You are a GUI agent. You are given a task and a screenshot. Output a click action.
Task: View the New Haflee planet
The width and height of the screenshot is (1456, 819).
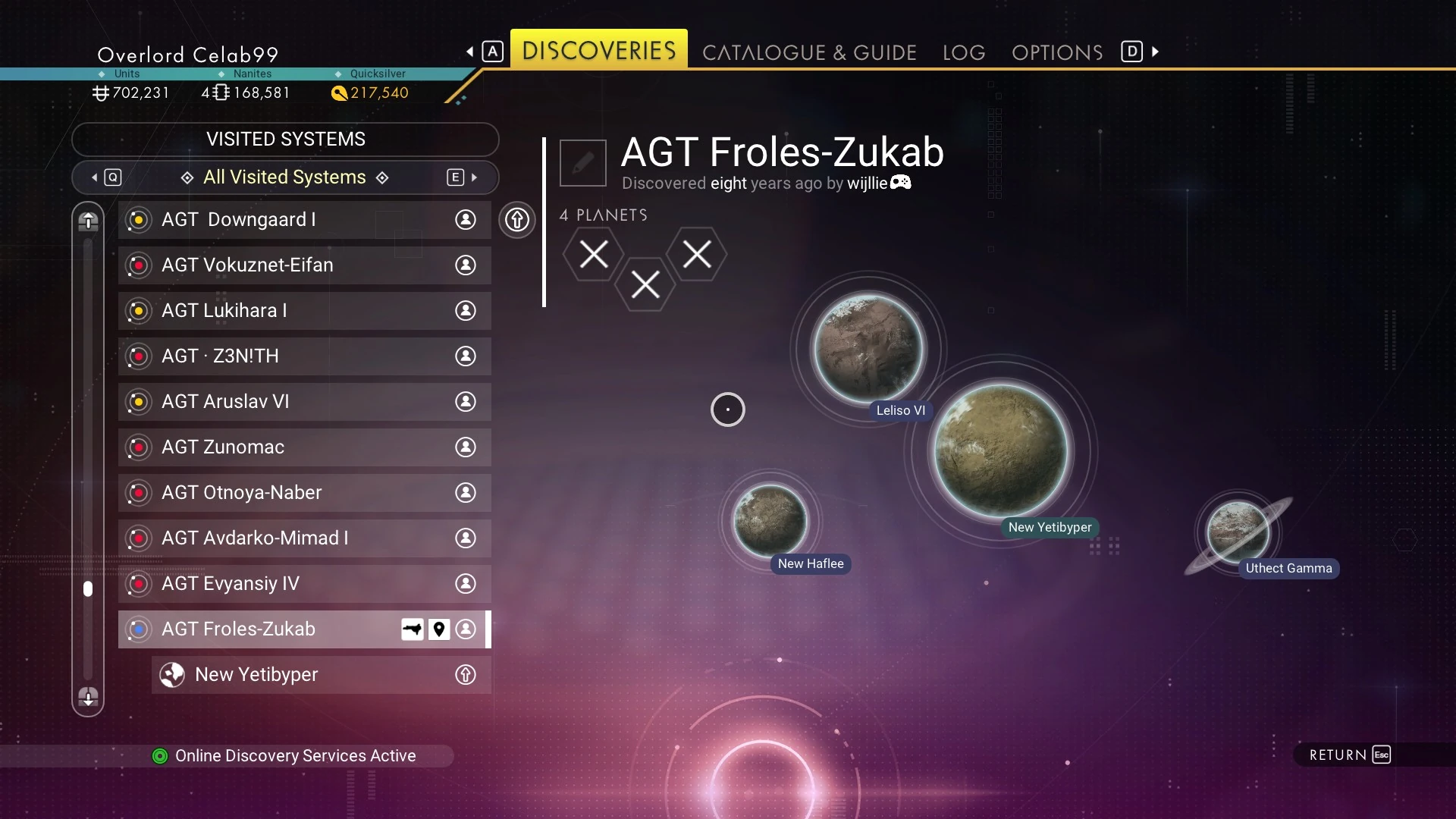(770, 521)
